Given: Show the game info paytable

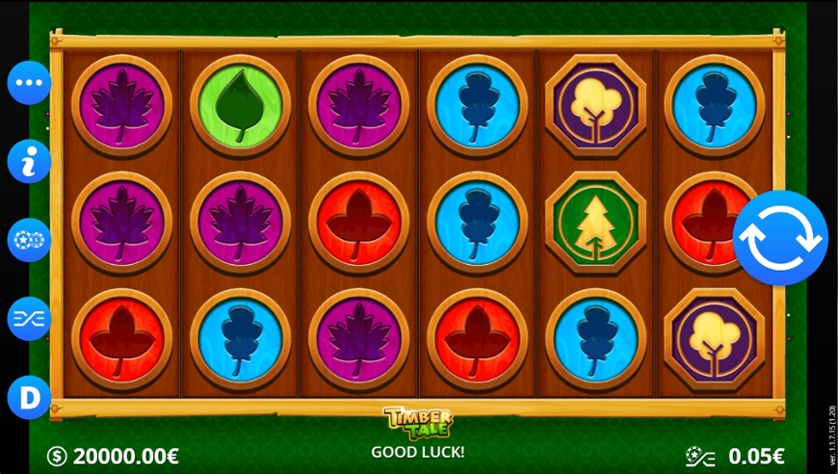Looking at the screenshot, I should click(29, 161).
